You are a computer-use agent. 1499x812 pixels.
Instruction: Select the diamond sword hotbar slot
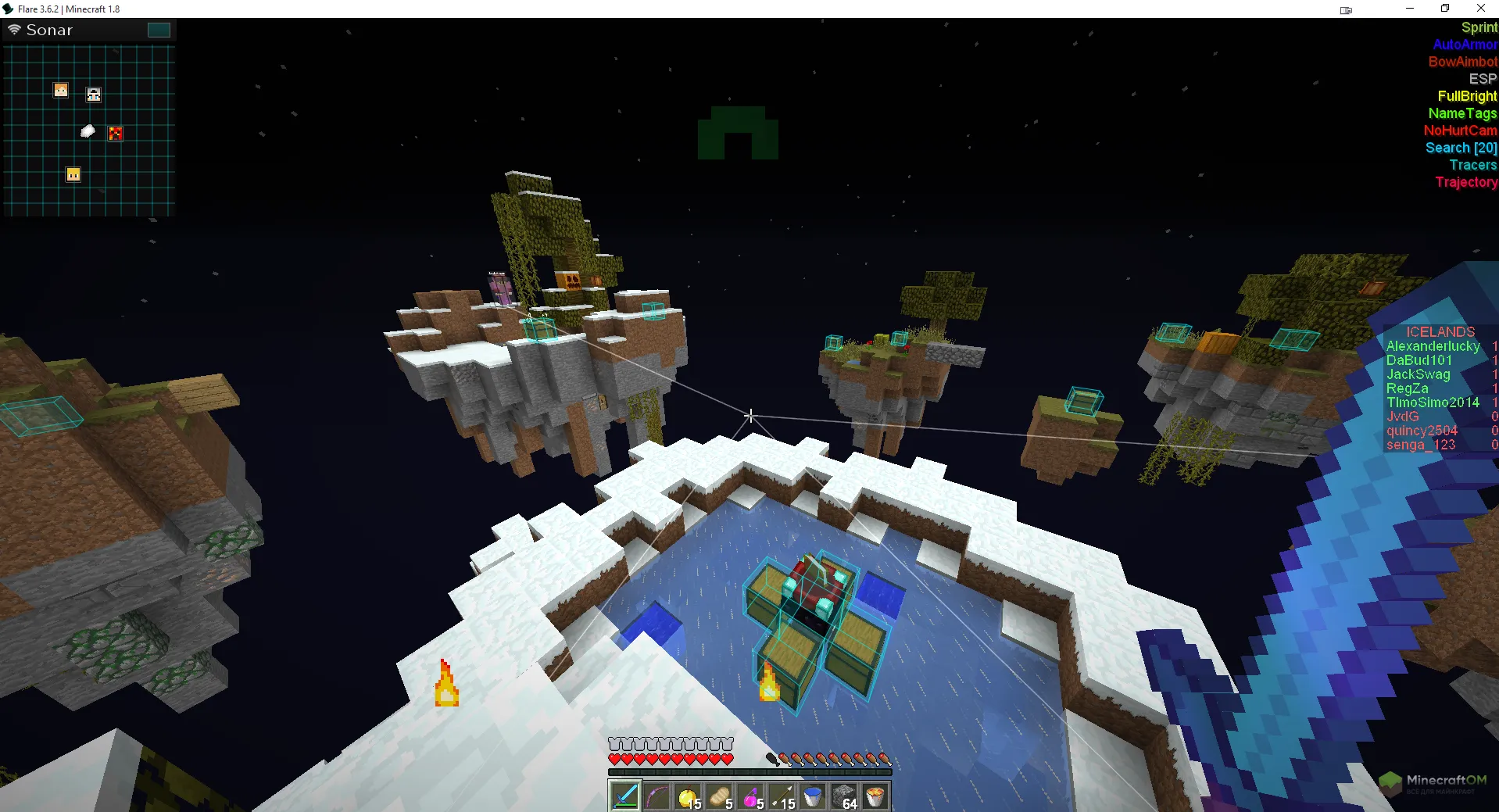(625, 796)
